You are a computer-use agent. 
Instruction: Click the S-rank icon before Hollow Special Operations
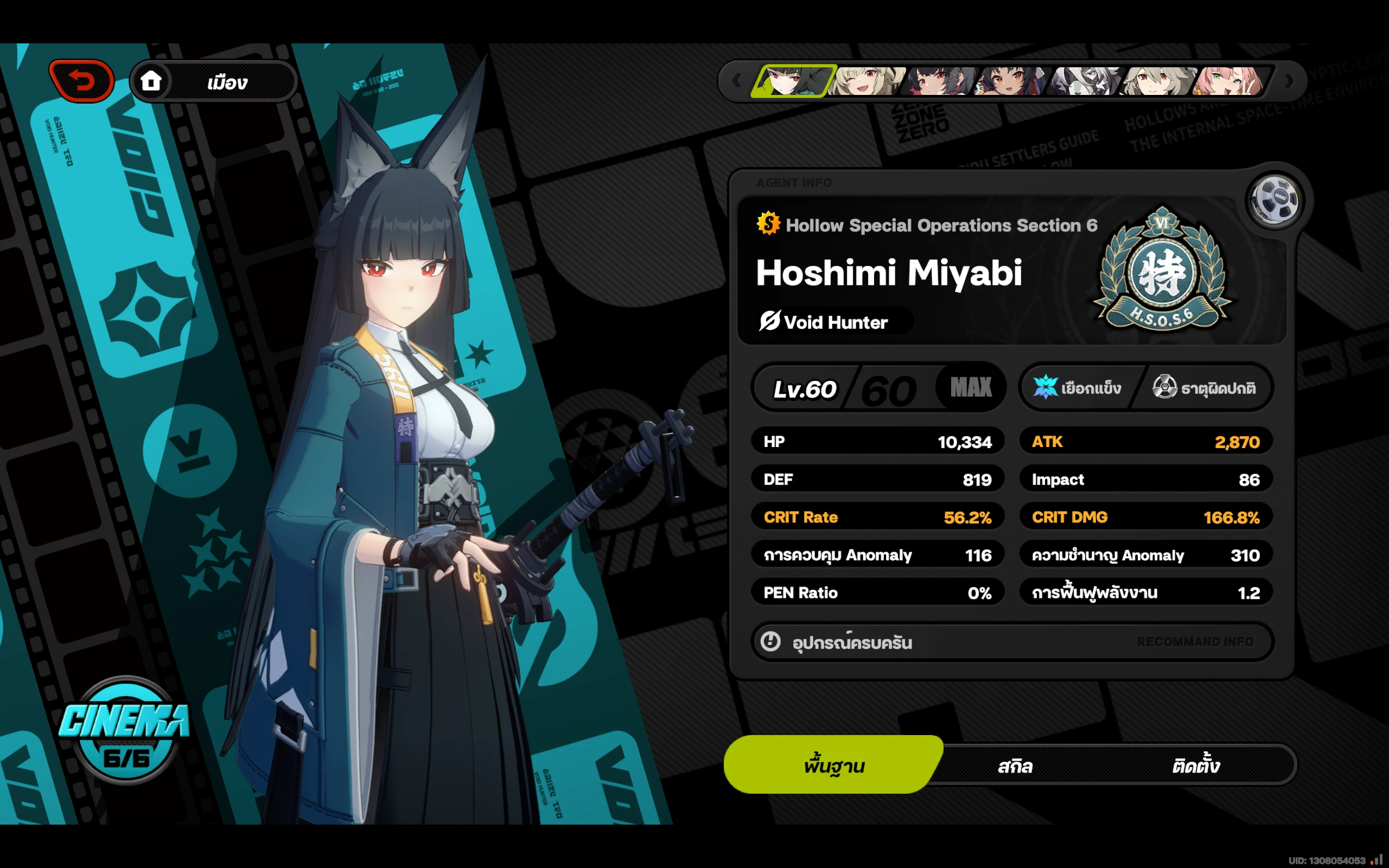click(x=767, y=225)
